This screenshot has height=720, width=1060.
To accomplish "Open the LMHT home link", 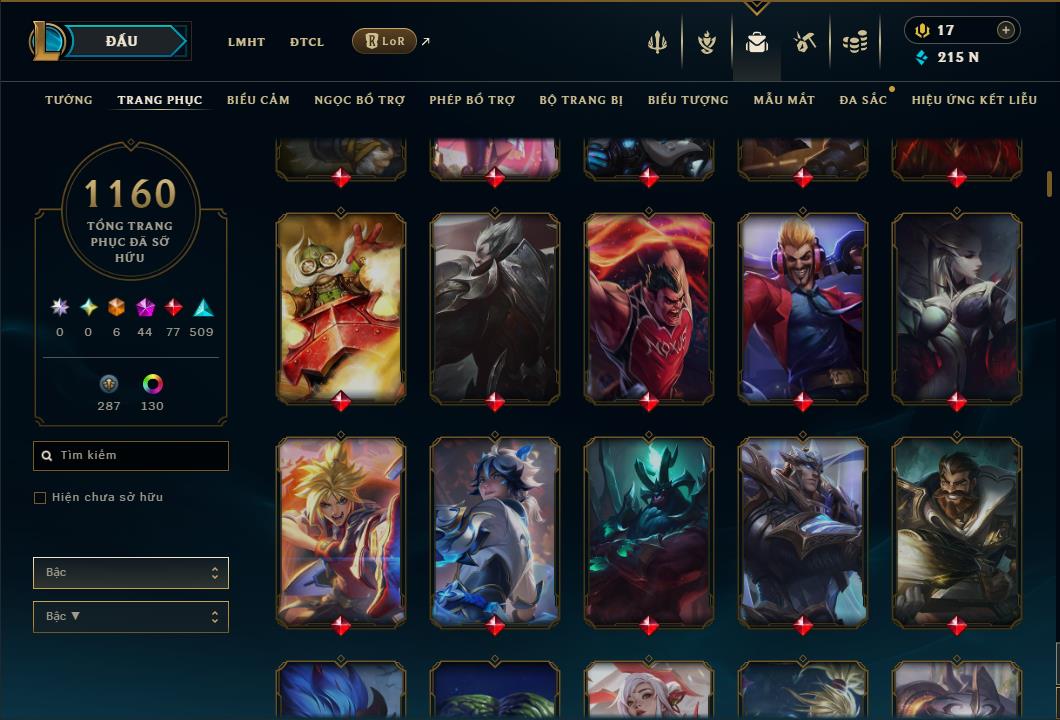I will pos(246,42).
